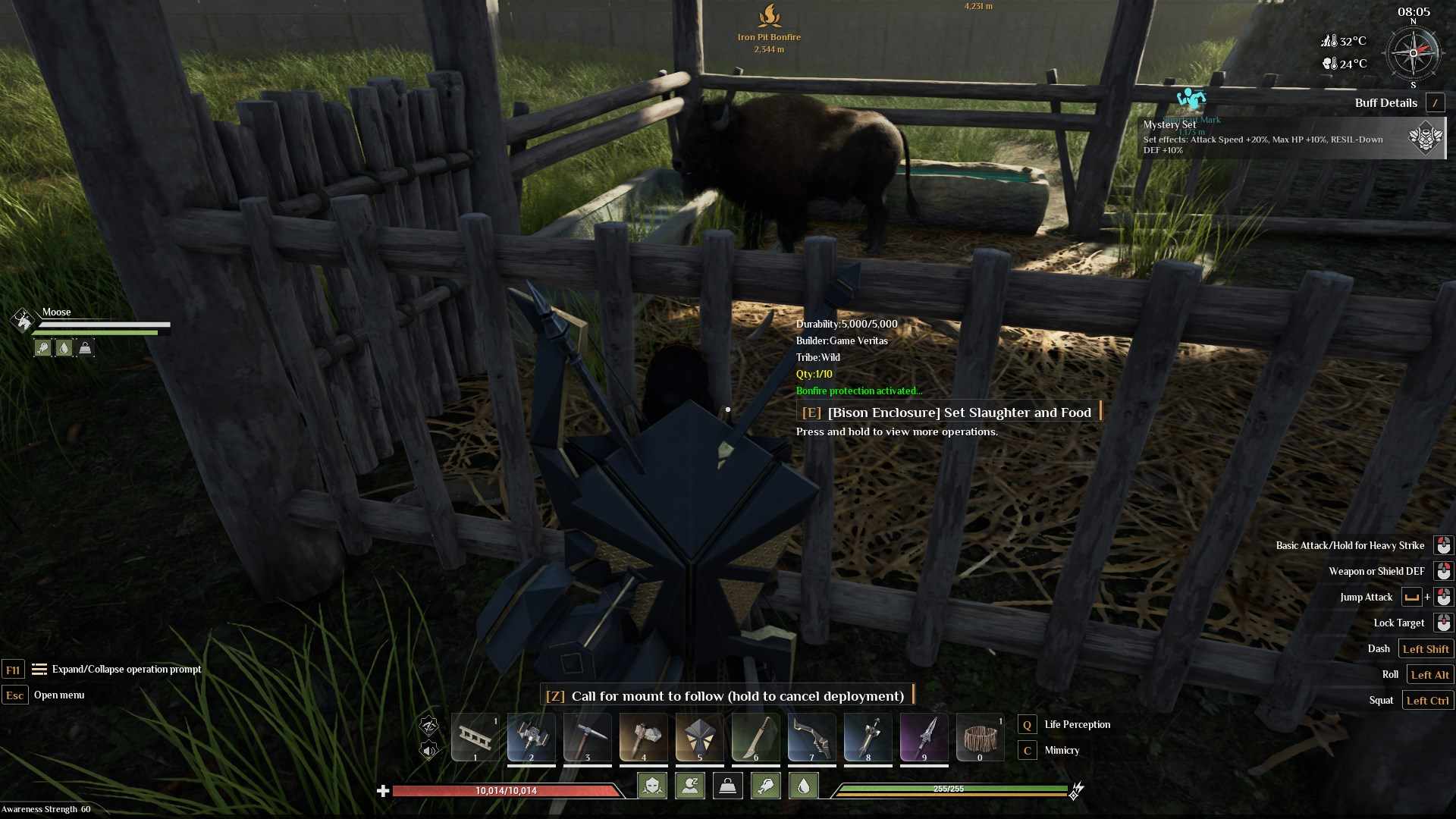1456x819 pixels.
Task: Equip the curved blade in hotbar slot 6
Action: pyautogui.click(x=756, y=737)
